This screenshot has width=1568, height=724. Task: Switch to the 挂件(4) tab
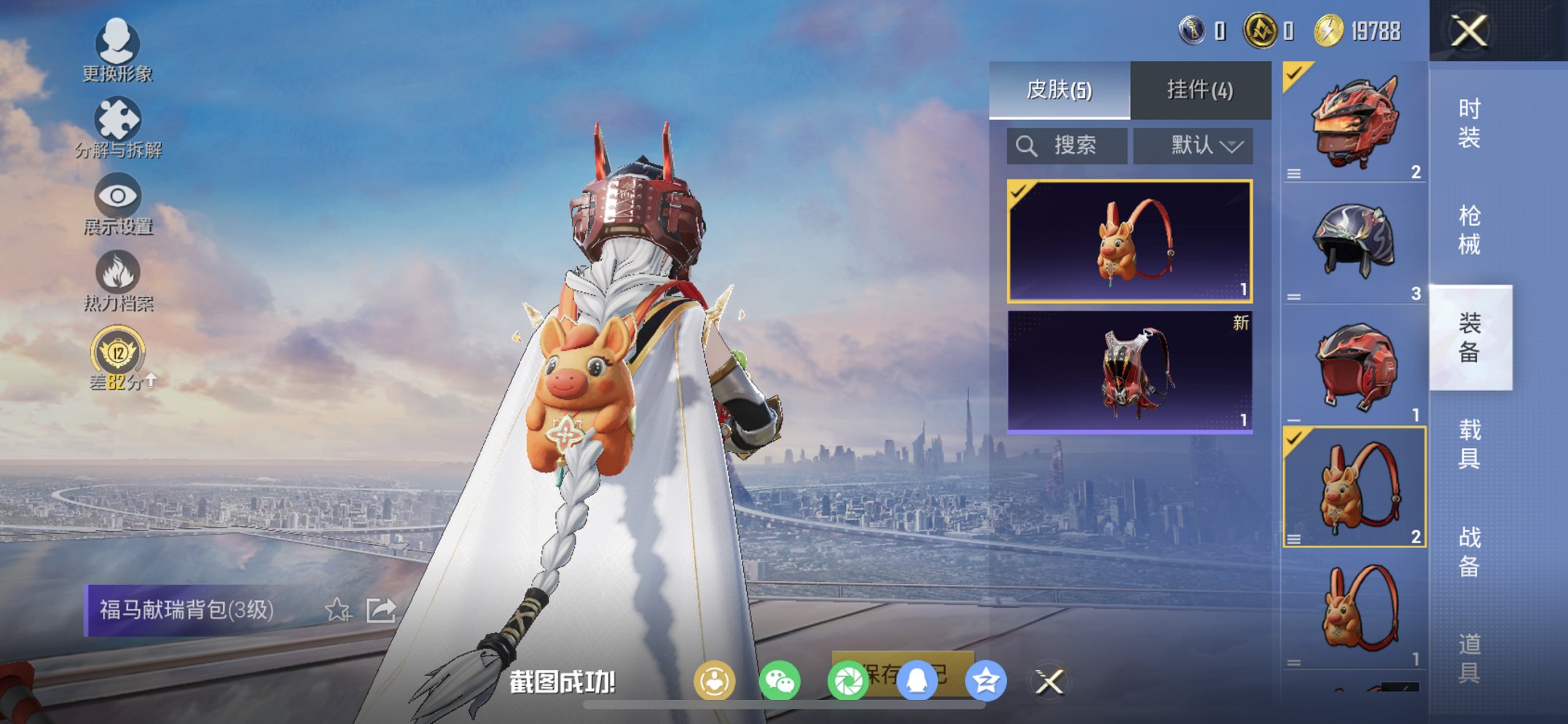(x=1199, y=89)
